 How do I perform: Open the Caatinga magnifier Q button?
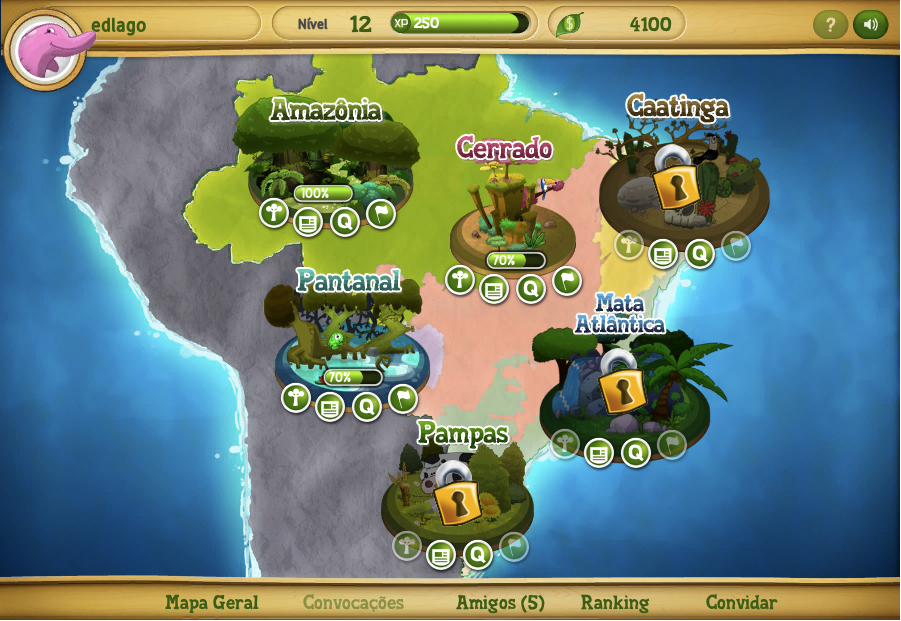(x=699, y=253)
